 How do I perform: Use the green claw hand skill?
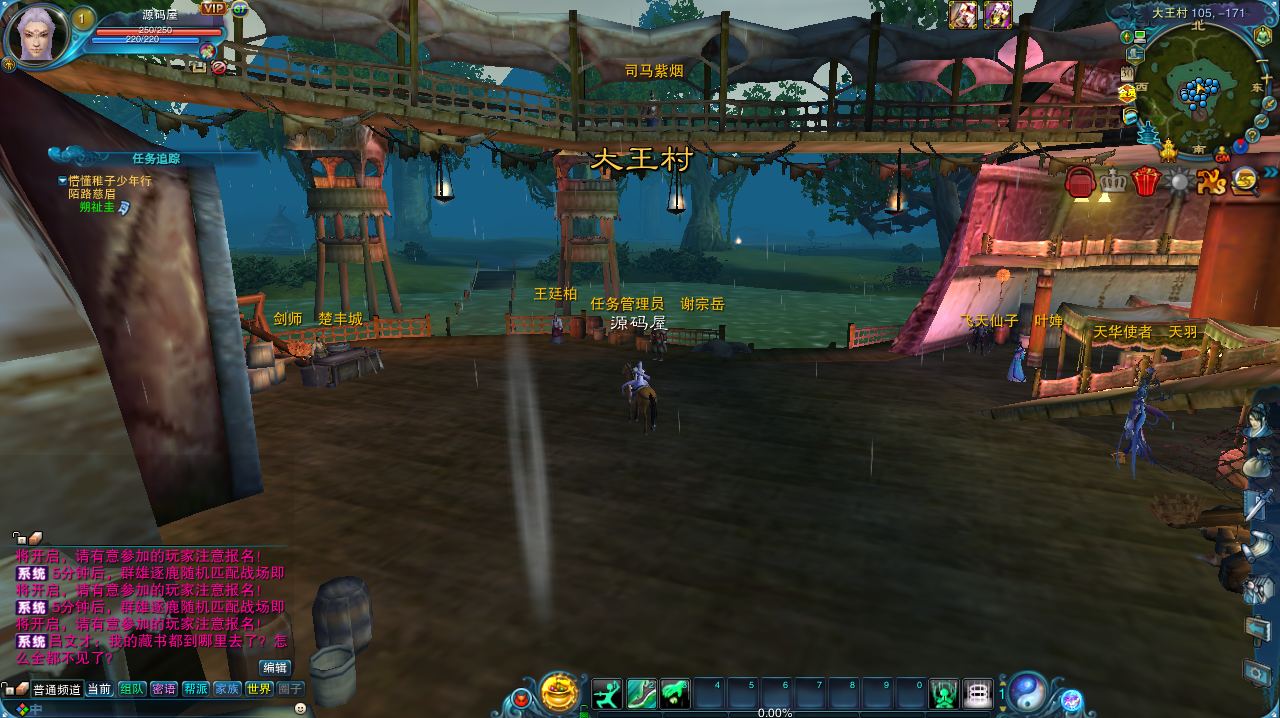[675, 693]
